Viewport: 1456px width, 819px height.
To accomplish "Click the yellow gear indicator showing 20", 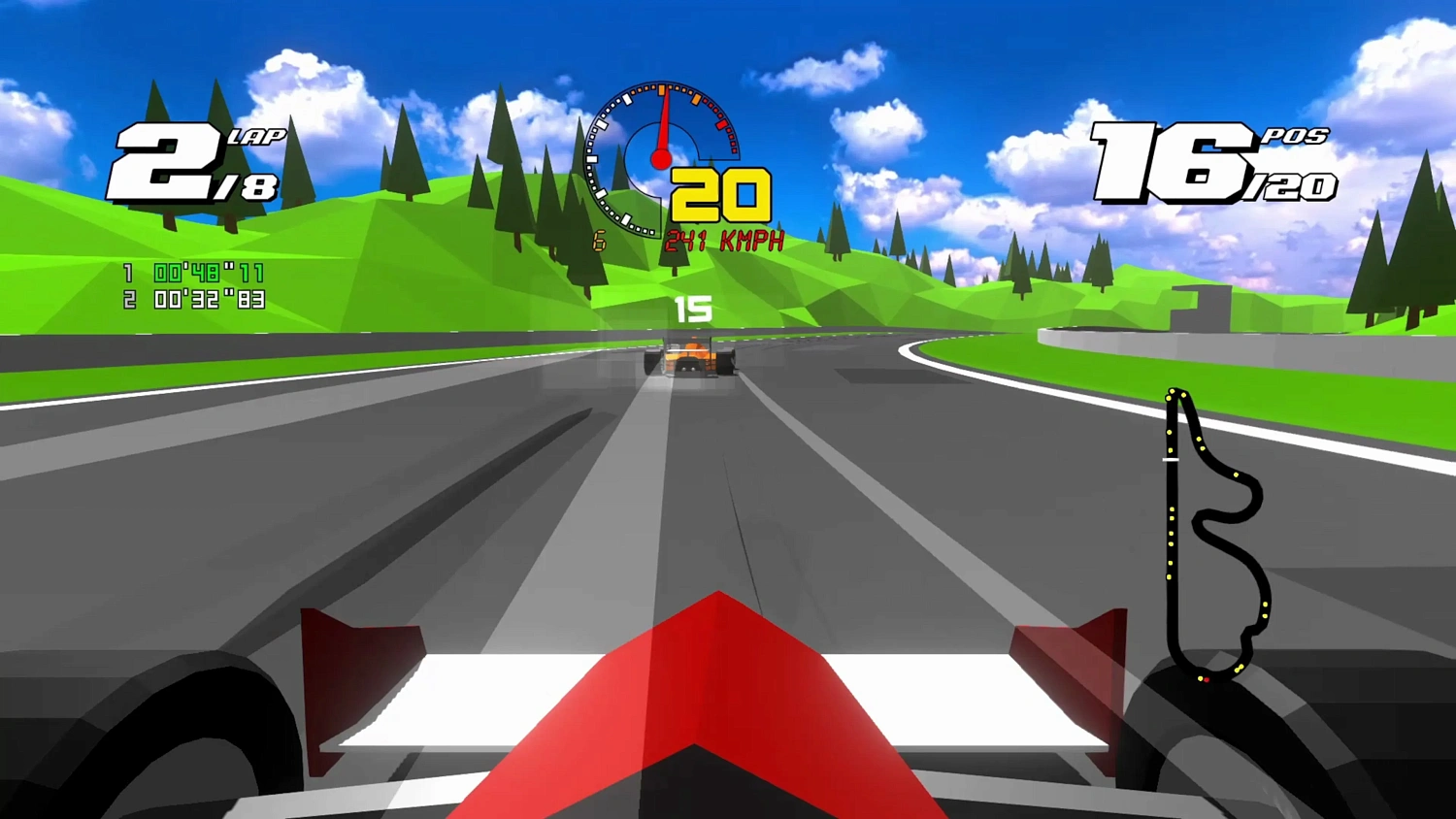I will coord(718,194).
